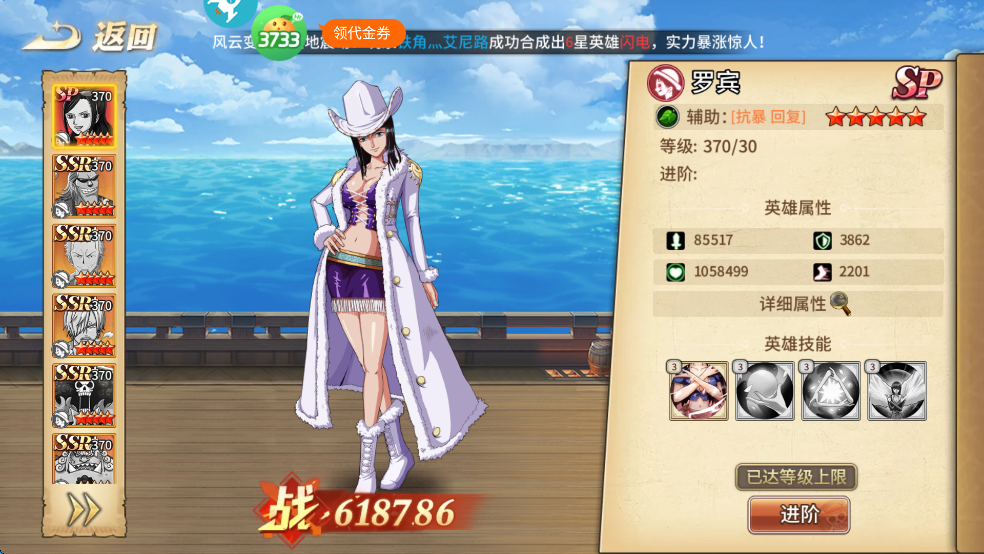Claim vouchers via the 领代金券 bubble
Viewport: 984px width, 554px height.
point(362,33)
